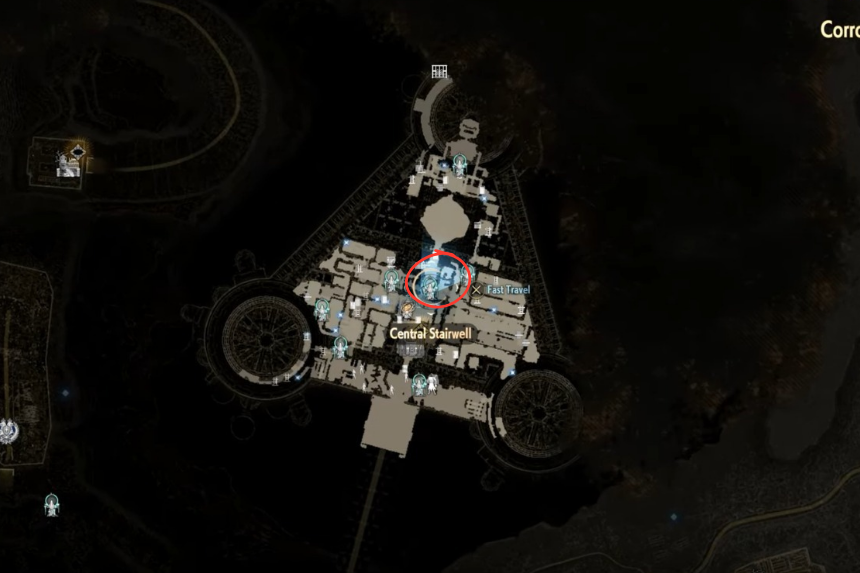Click the glowing building marker outside the castle
This screenshot has height=573, width=860.
(x=68, y=160)
